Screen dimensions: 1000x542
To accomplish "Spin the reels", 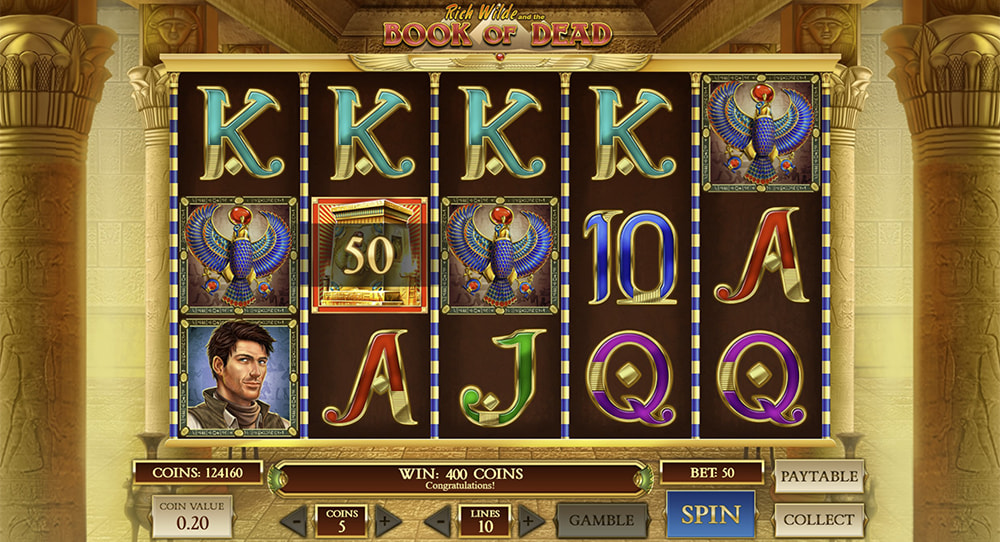I will (x=711, y=515).
